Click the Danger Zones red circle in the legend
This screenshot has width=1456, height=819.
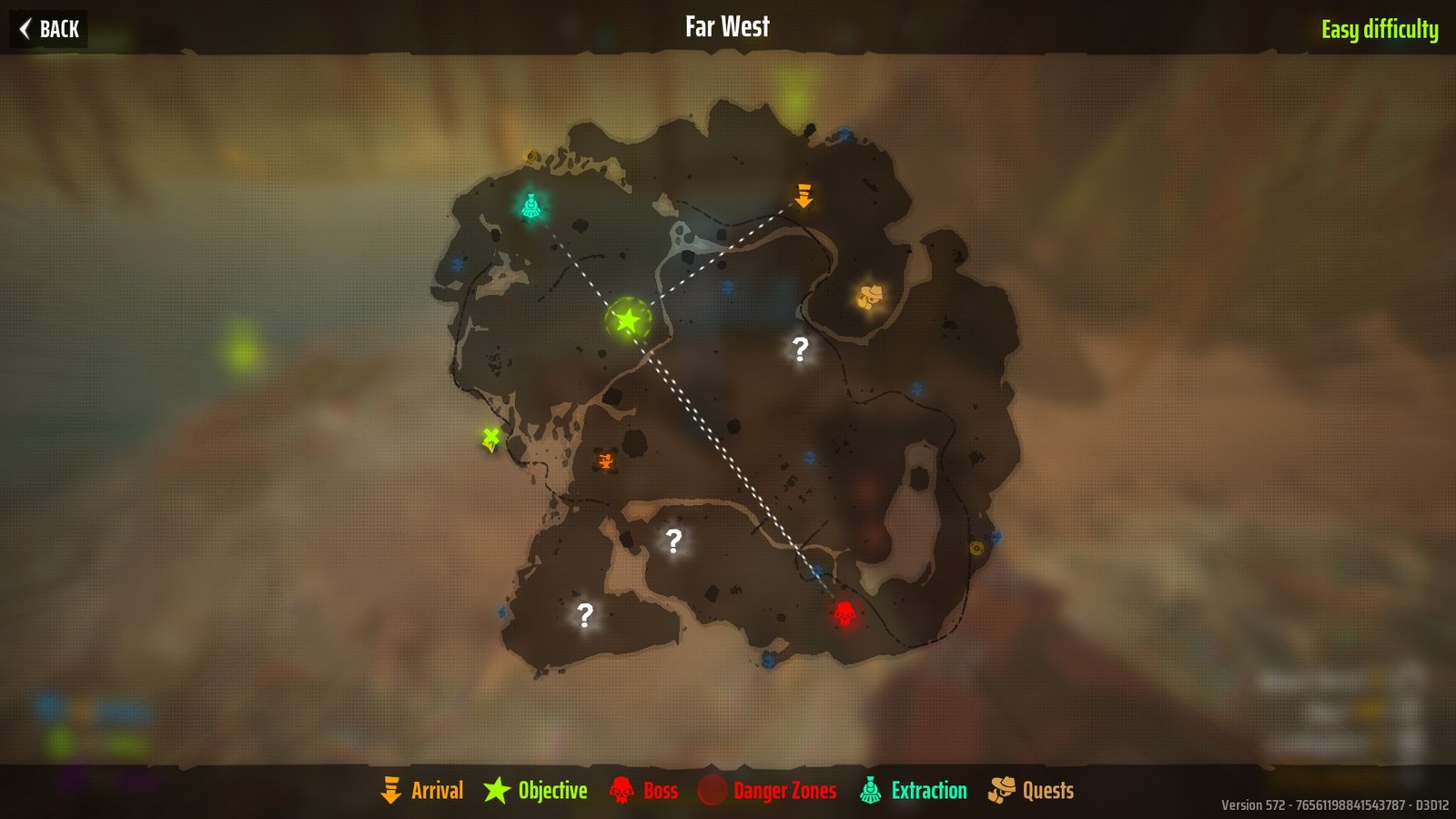[x=713, y=791]
